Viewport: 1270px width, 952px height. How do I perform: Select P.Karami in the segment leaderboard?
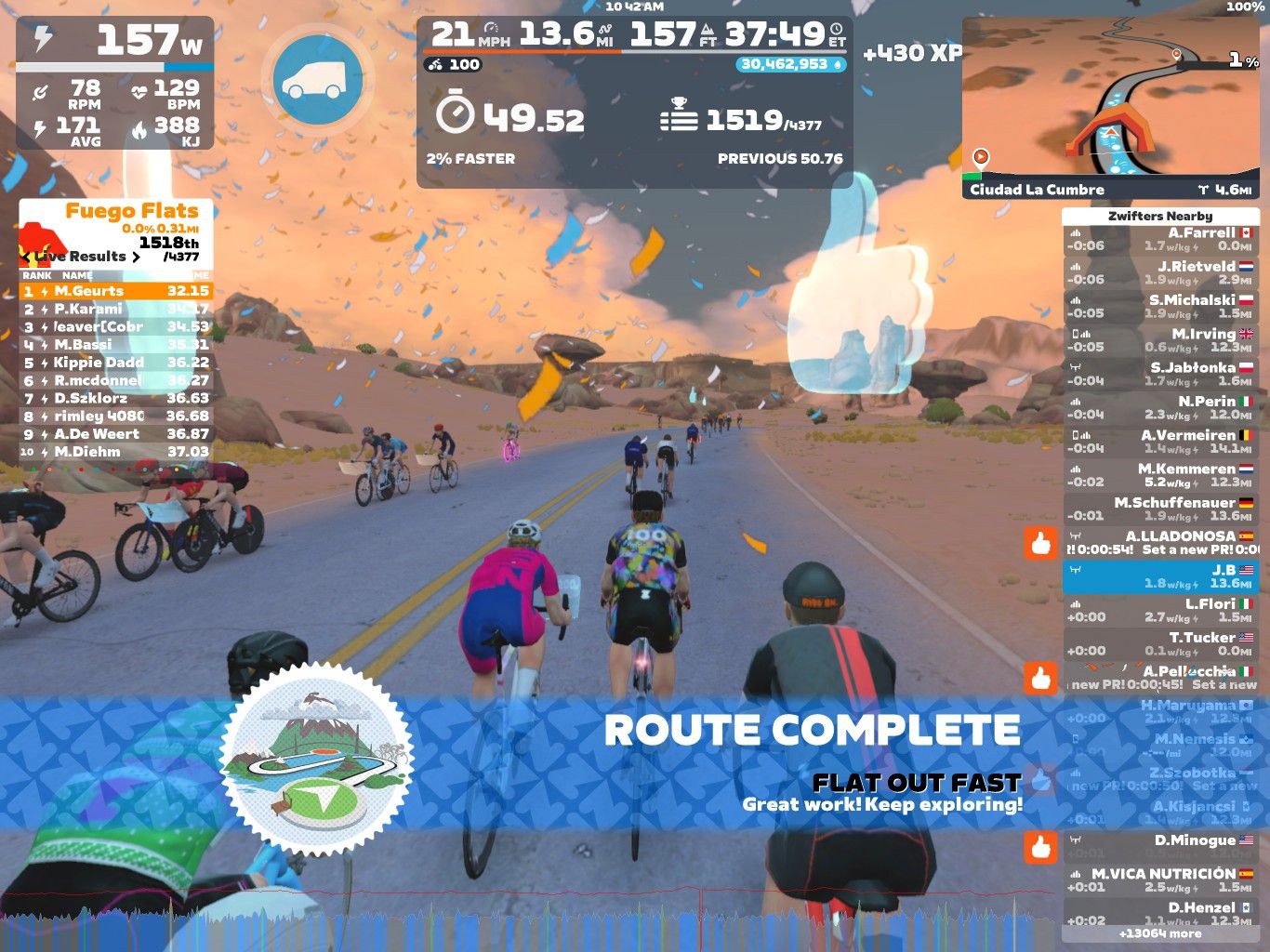[x=116, y=309]
